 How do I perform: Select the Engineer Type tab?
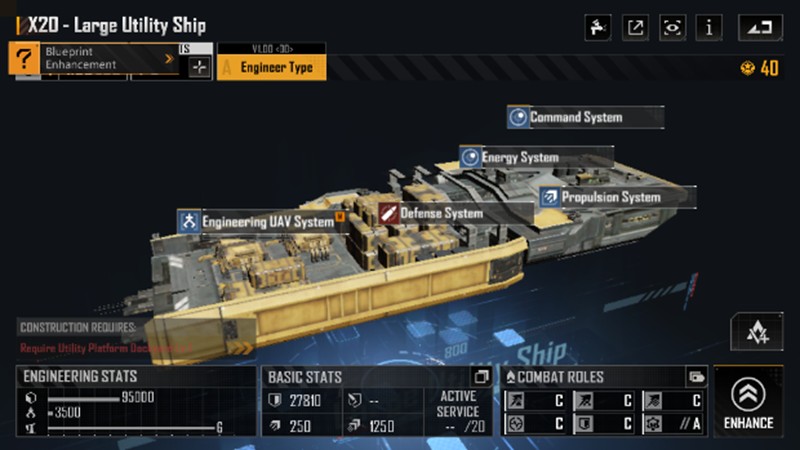[270, 68]
